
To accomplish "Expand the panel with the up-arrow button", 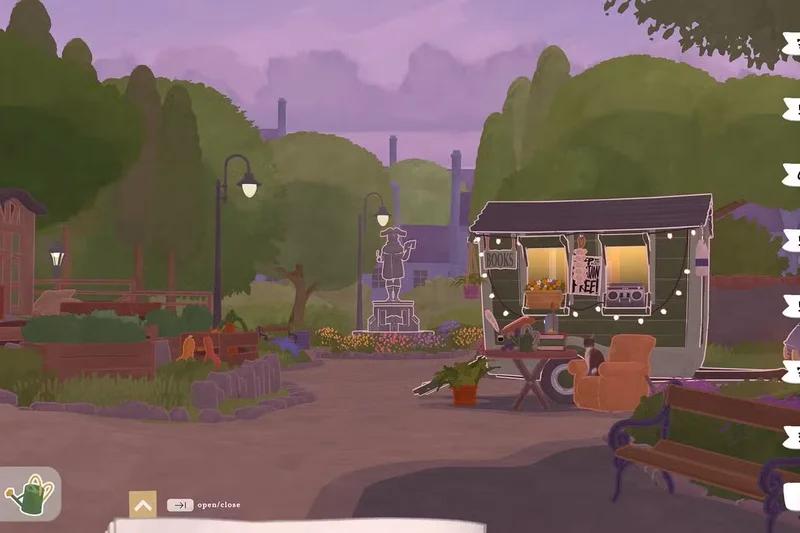I will [143, 505].
